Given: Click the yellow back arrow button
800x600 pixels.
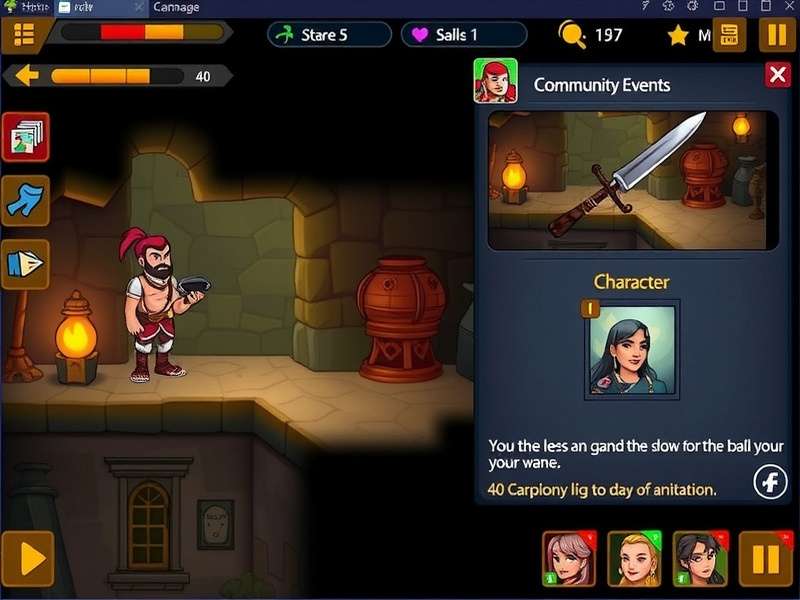Looking at the screenshot, I should (x=27, y=76).
